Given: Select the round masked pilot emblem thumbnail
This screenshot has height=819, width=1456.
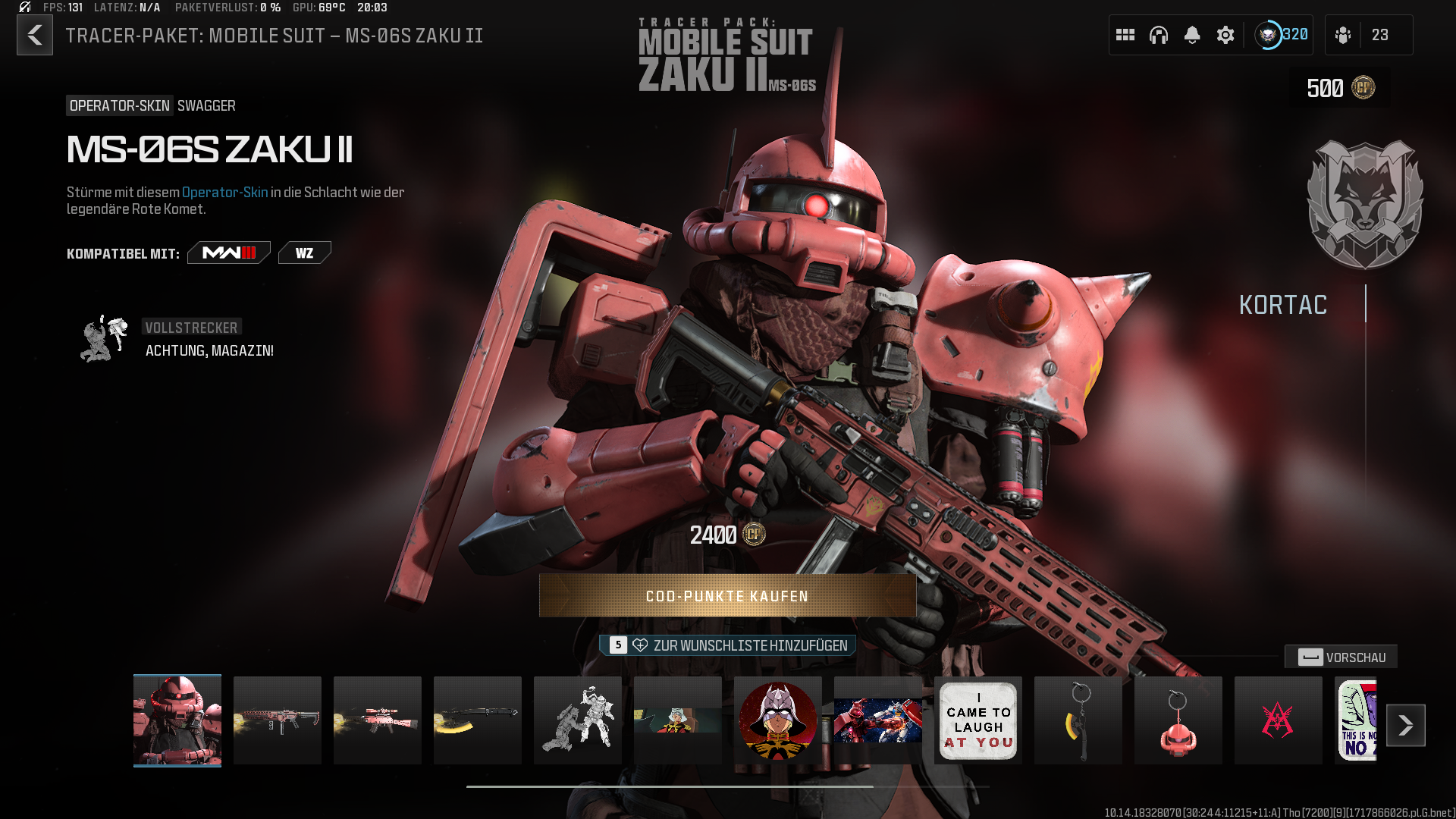Looking at the screenshot, I should tap(778, 720).
